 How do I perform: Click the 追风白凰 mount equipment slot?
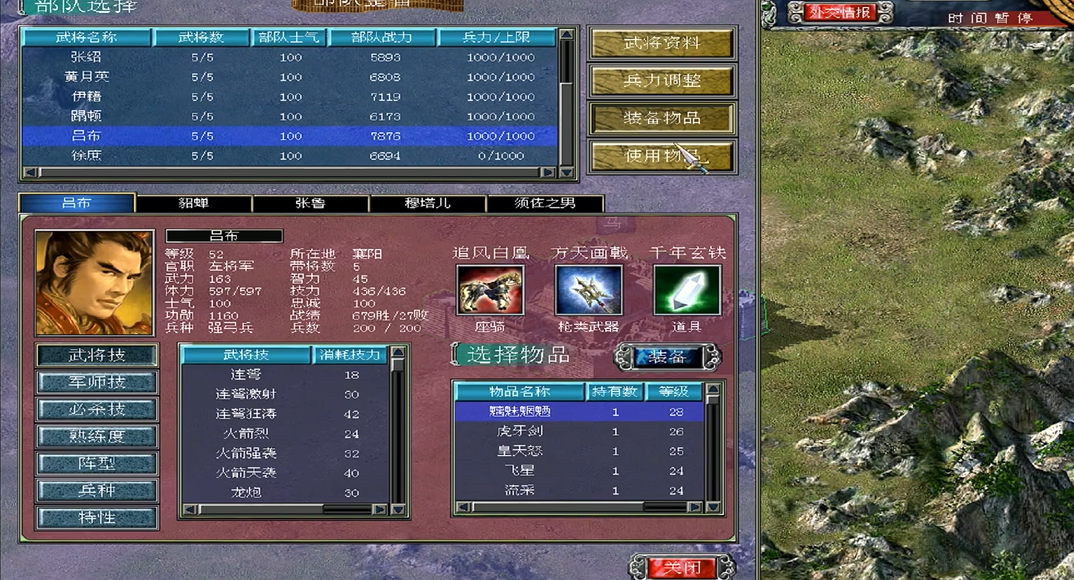(x=490, y=290)
